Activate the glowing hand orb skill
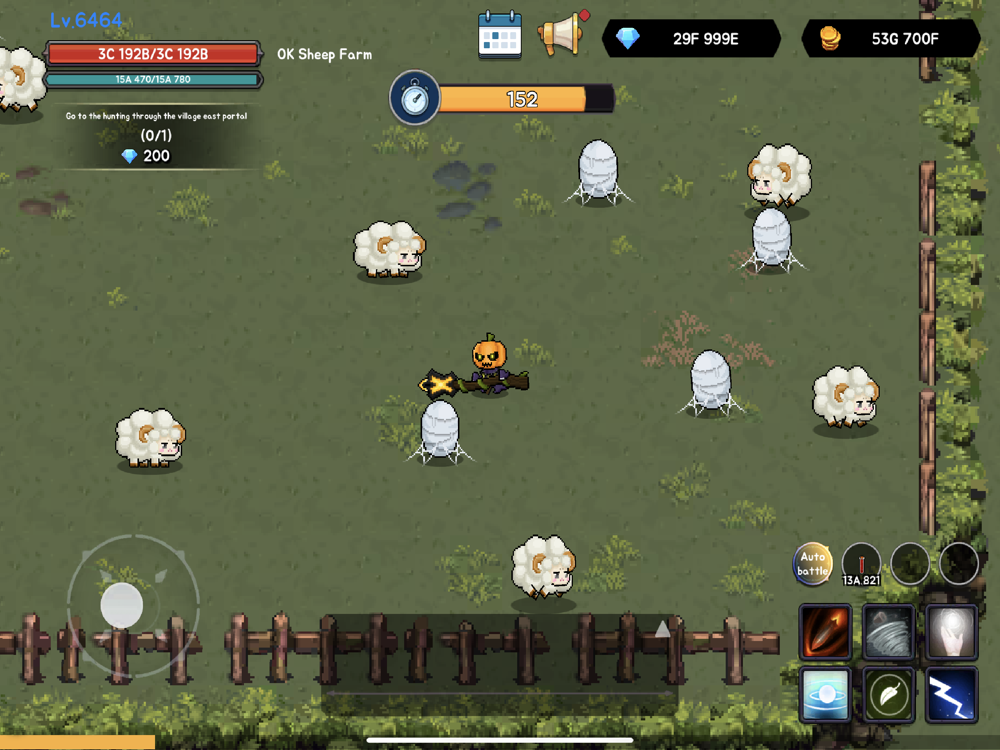This screenshot has width=1000, height=750. point(951,631)
